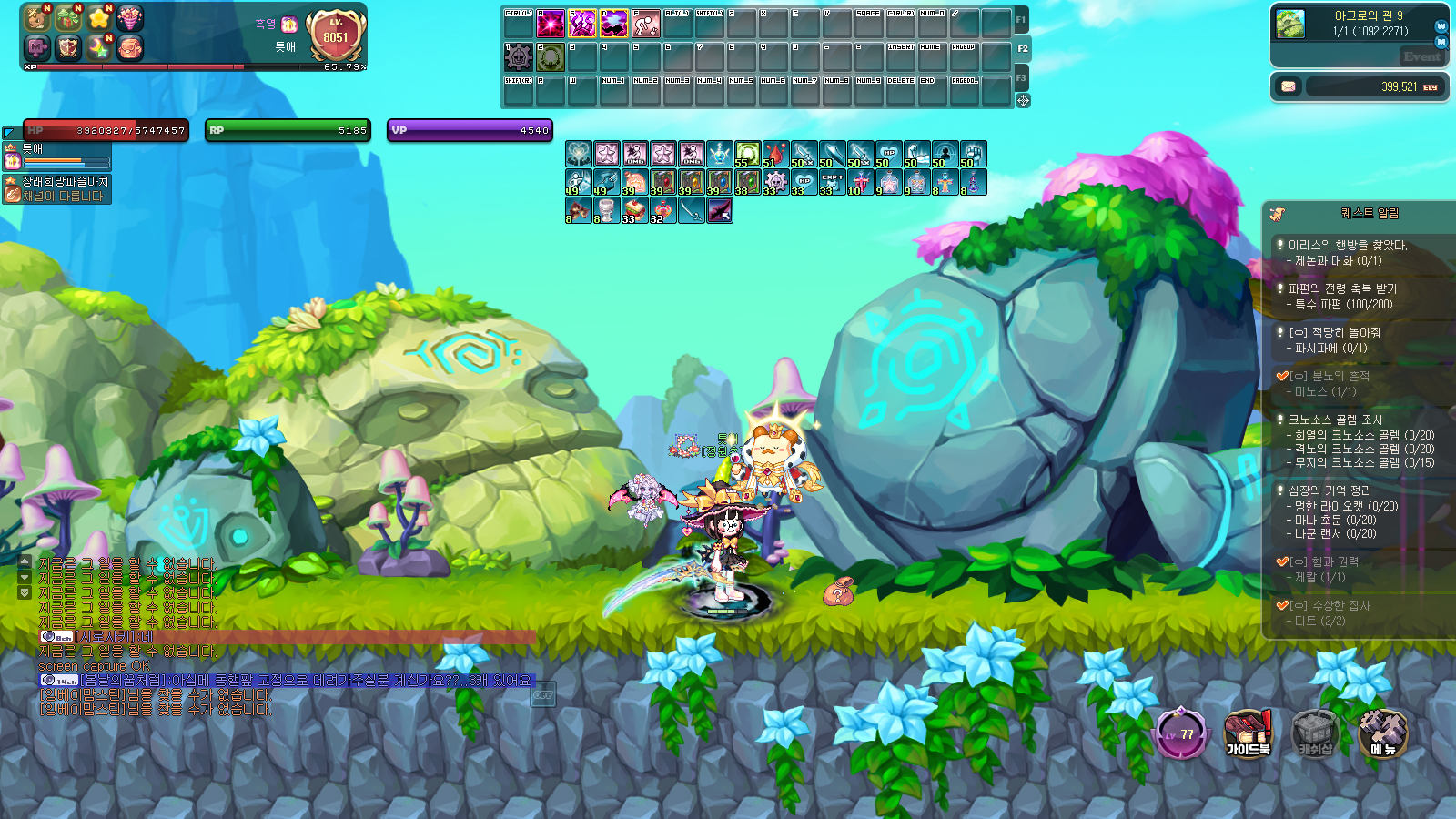The height and width of the screenshot is (819, 1456).
Task: Open the 가이드북 guidebook button
Action: coord(1248,733)
